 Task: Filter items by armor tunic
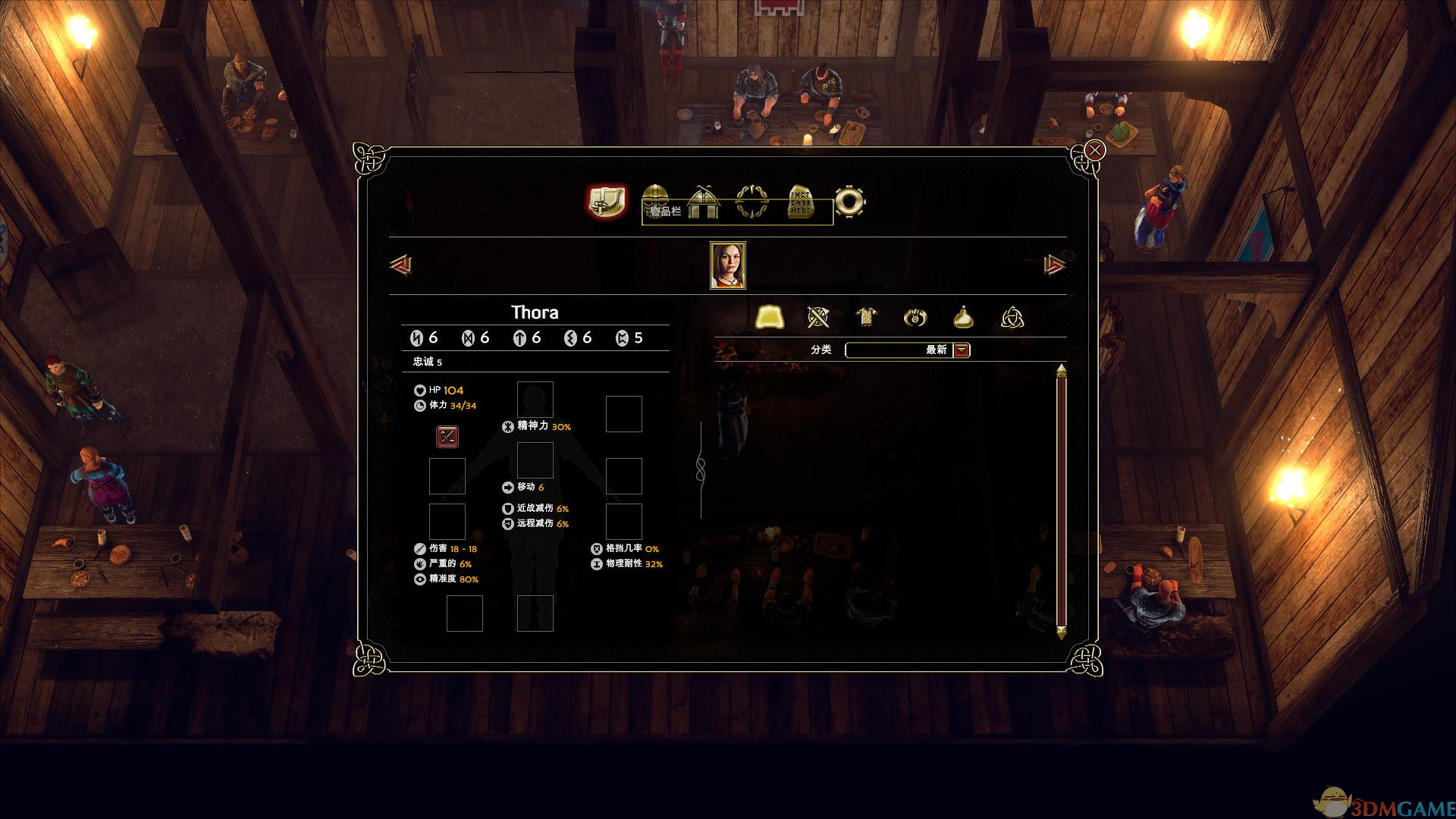pos(867,317)
